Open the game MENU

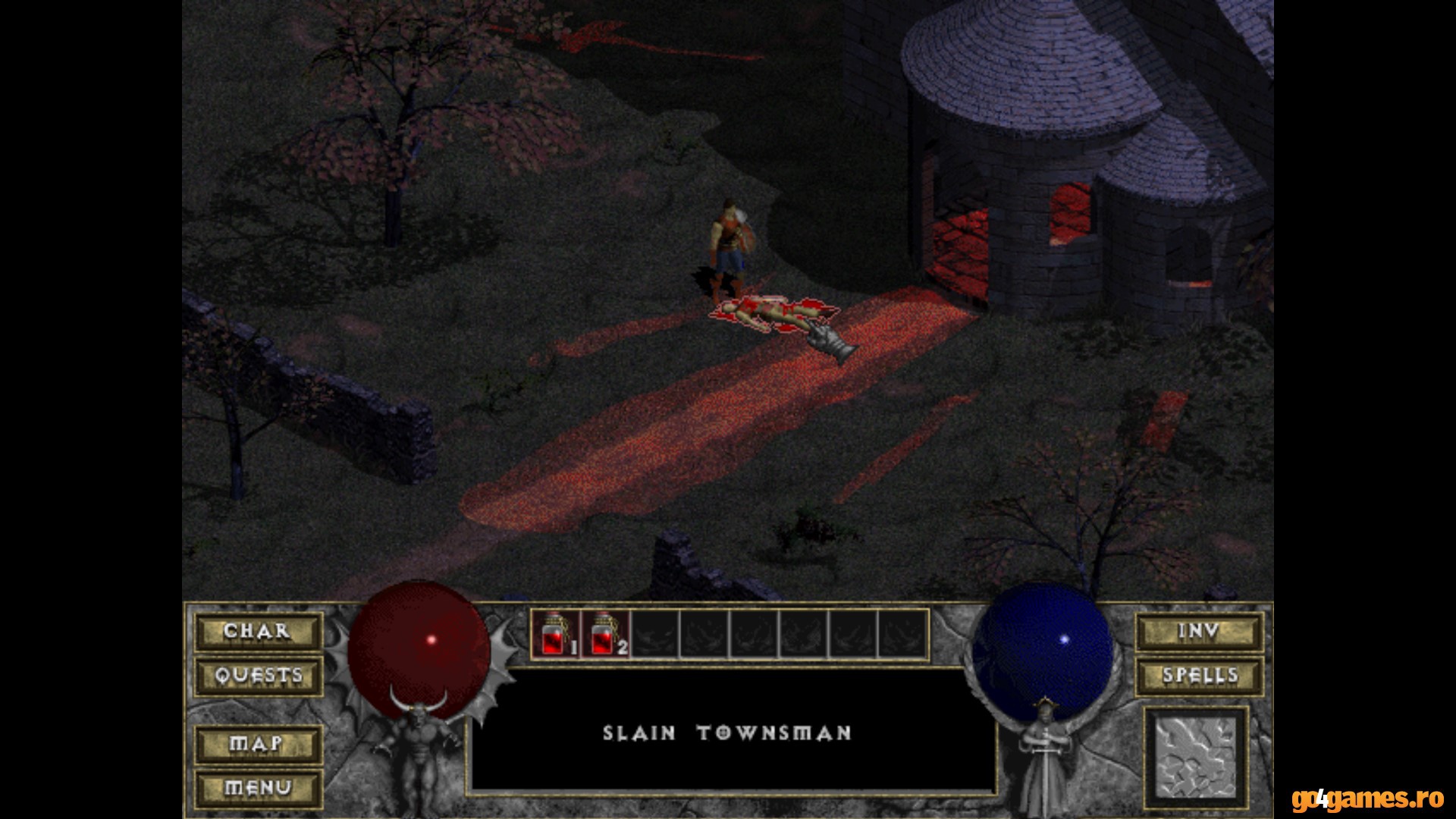(258, 787)
